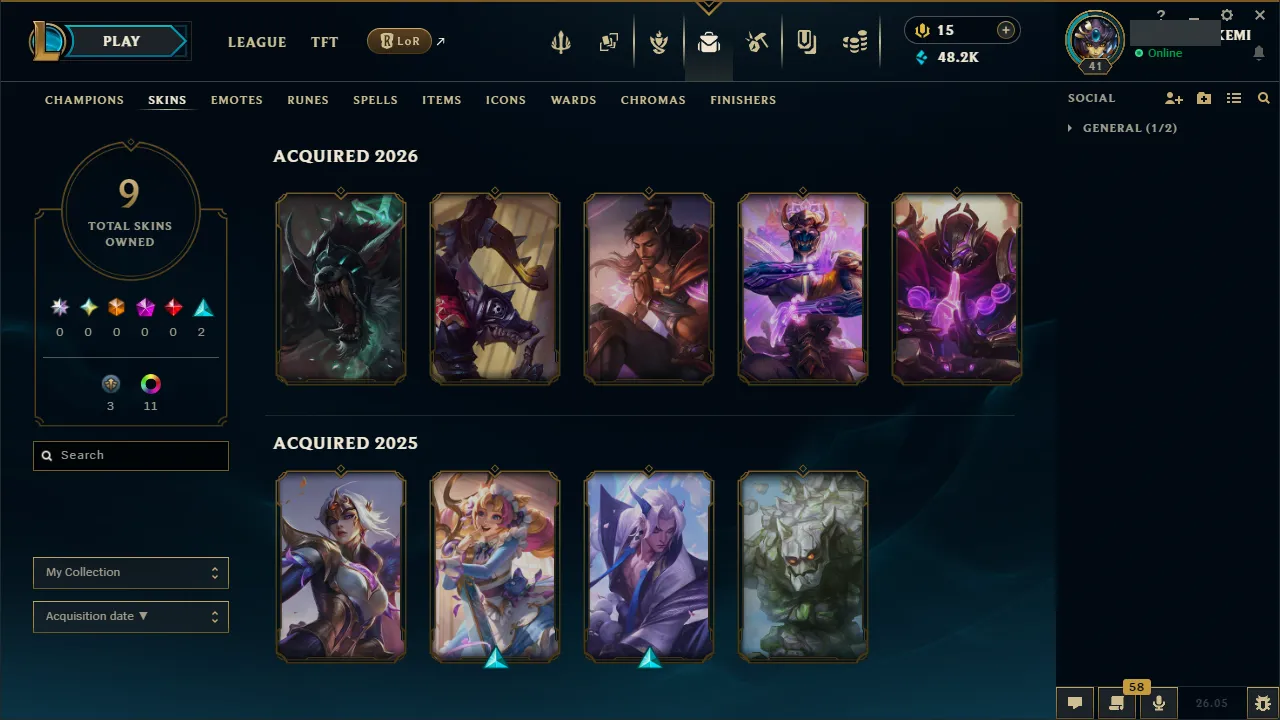Open the social search magnifier icon
Image resolution: width=1280 pixels, height=720 pixels.
(1264, 98)
